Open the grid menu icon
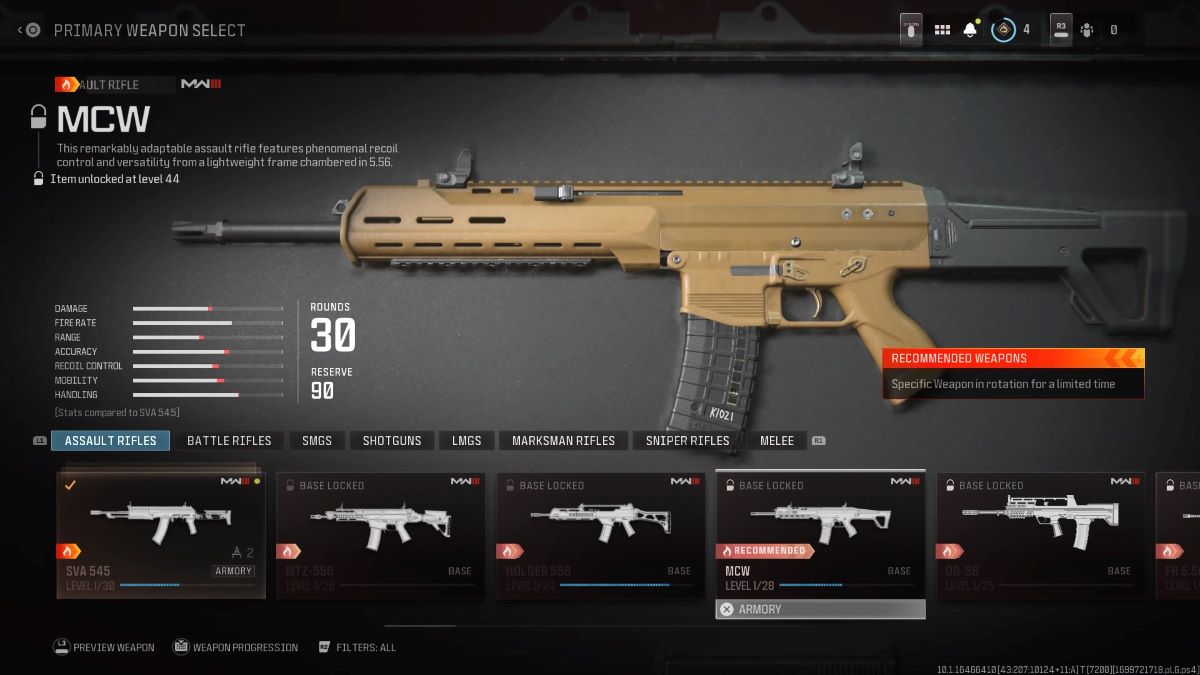This screenshot has width=1200, height=675. [x=942, y=30]
